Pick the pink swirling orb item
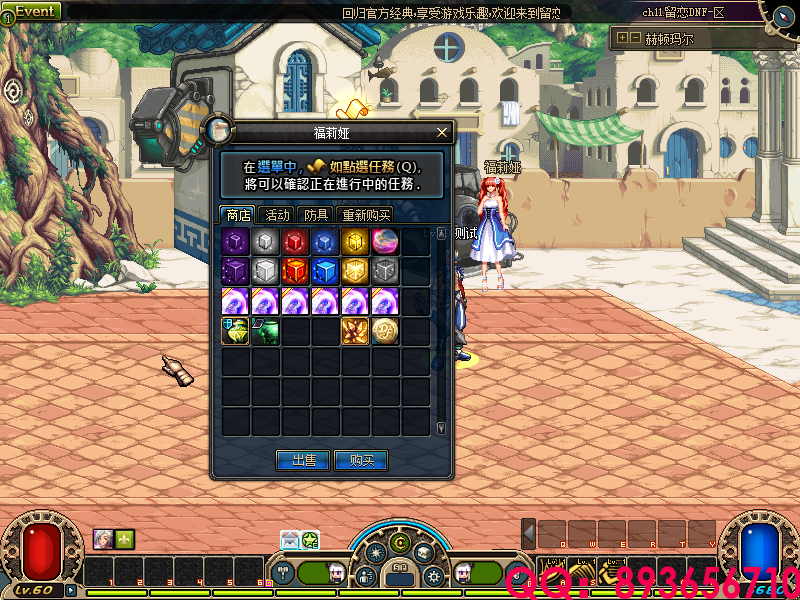800x600 pixels. point(386,241)
